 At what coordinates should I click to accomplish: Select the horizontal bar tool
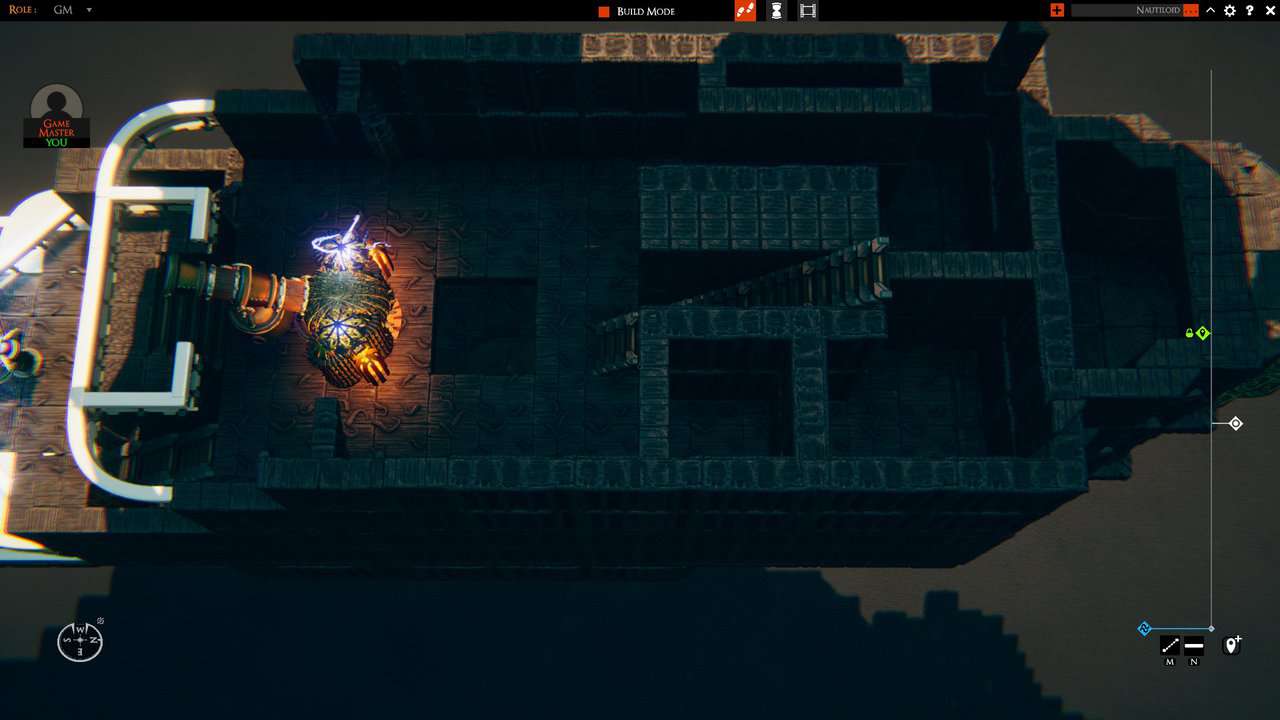pyautogui.click(x=1193, y=645)
